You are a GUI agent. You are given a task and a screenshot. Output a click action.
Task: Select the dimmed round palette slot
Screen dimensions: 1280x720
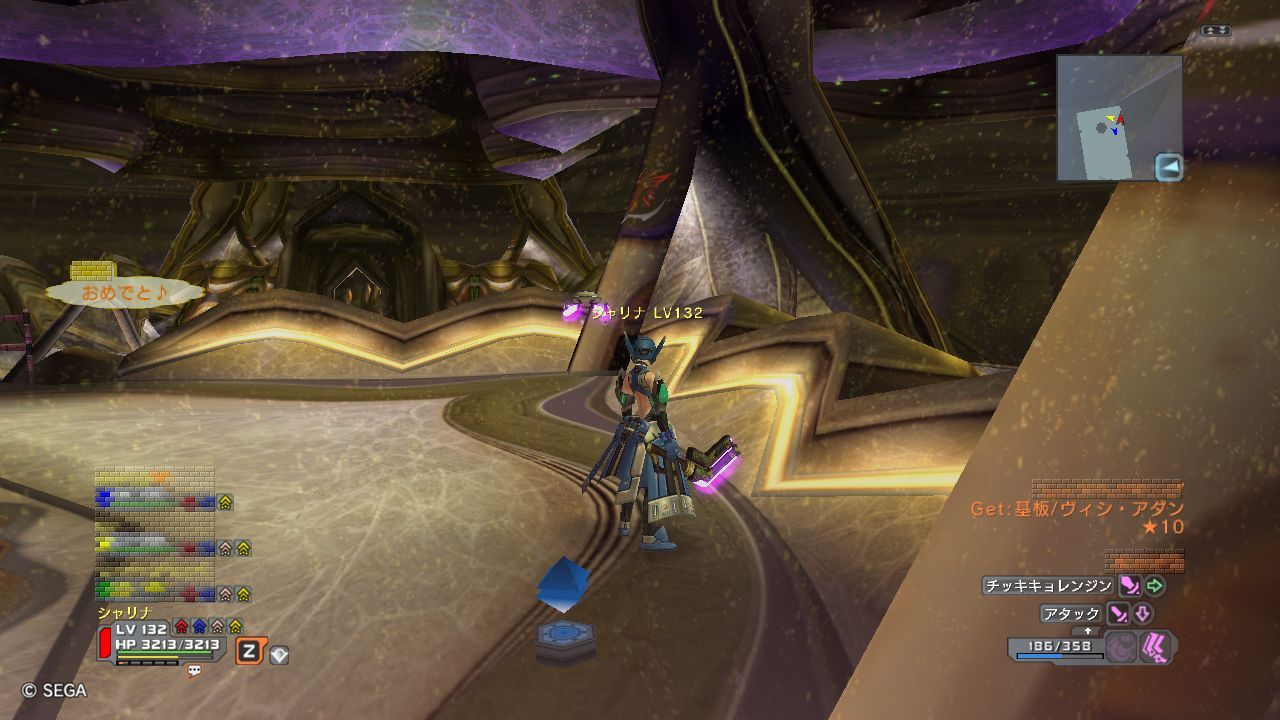[x=1121, y=647]
